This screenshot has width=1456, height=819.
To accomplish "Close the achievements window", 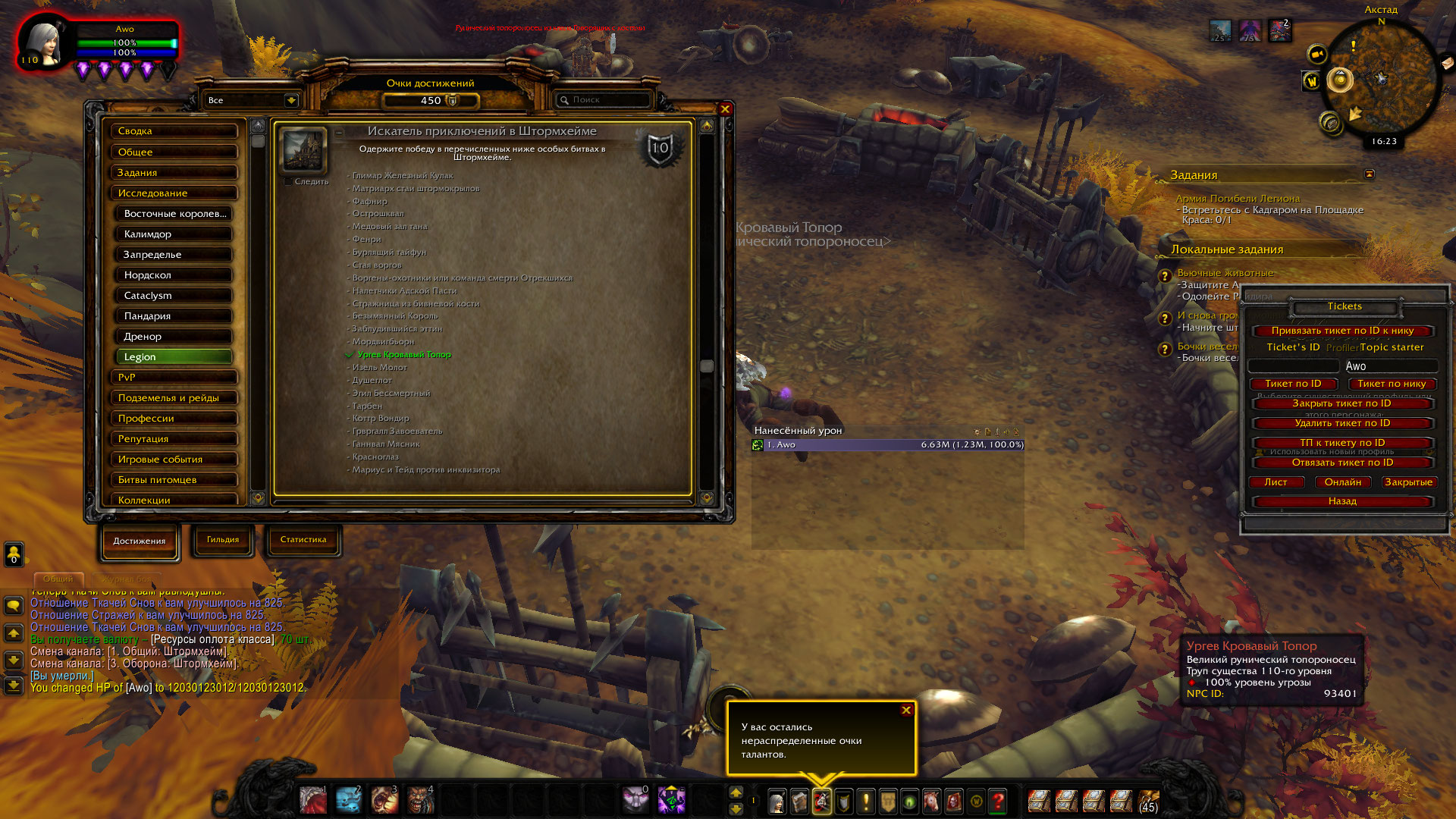I will pos(725,109).
